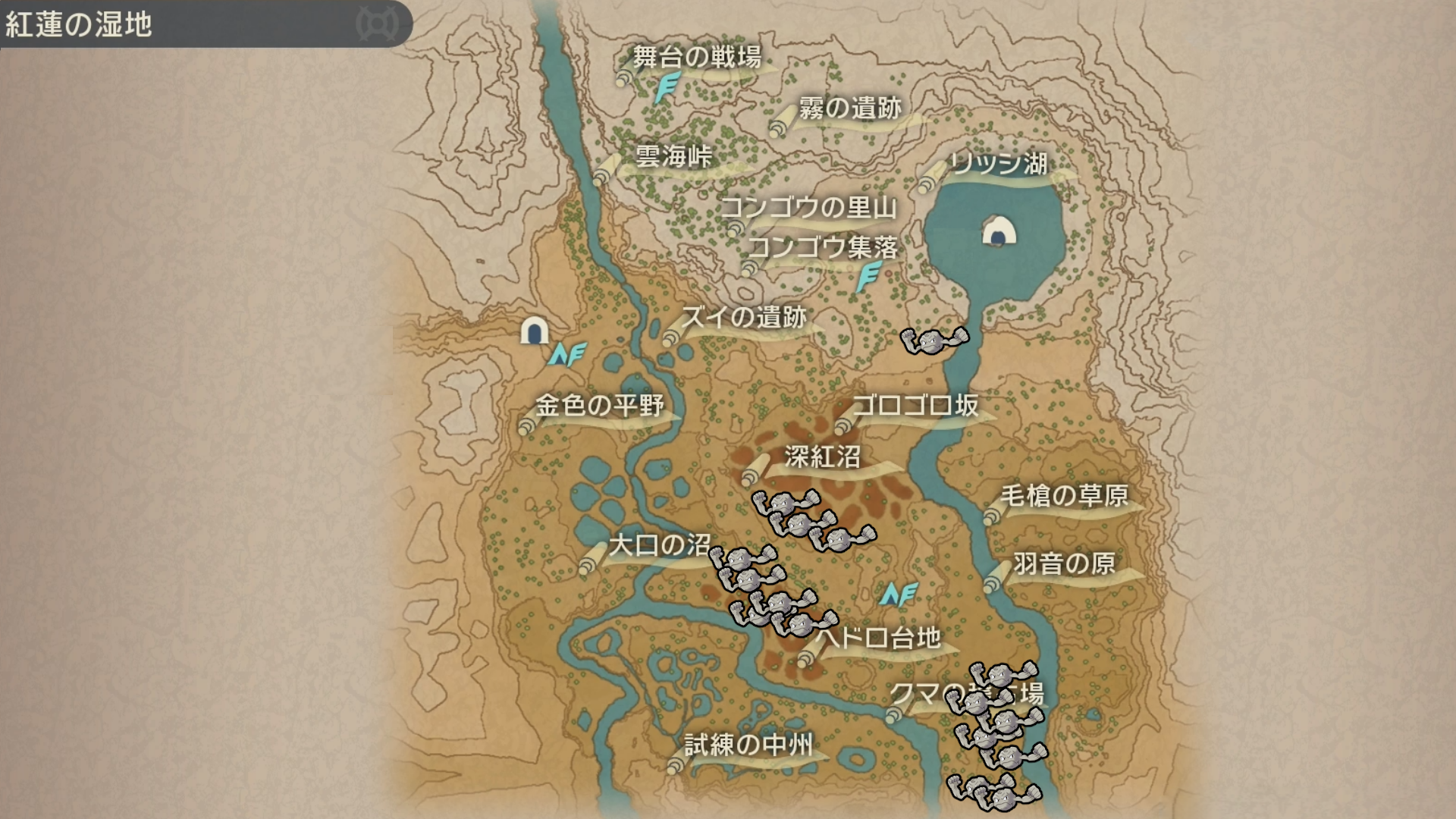This screenshot has height=819, width=1456.
Task: Select the blue camp marker beside 舞台の戦場
Action: [667, 88]
